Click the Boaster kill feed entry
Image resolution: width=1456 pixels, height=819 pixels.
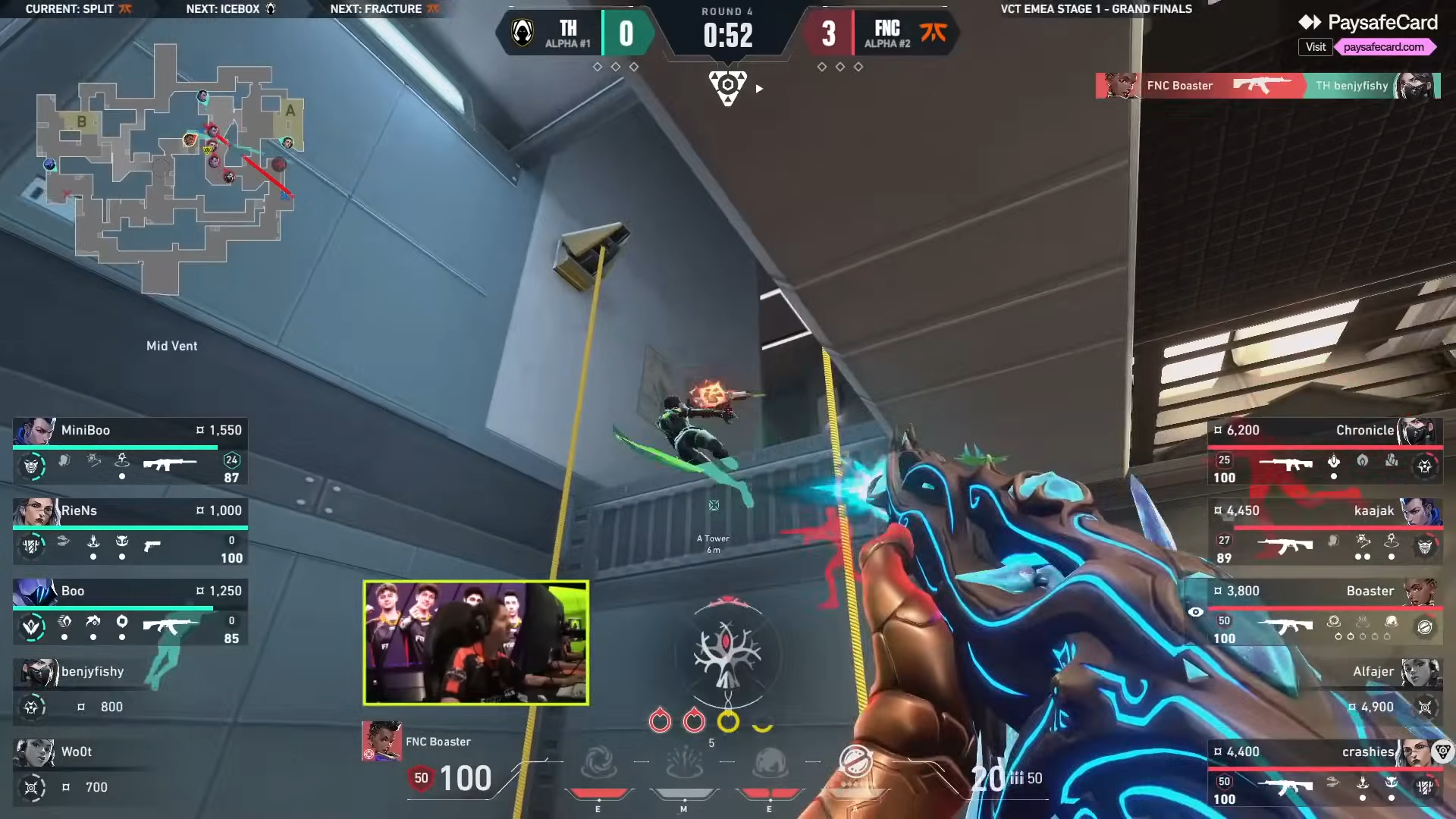click(x=1267, y=86)
